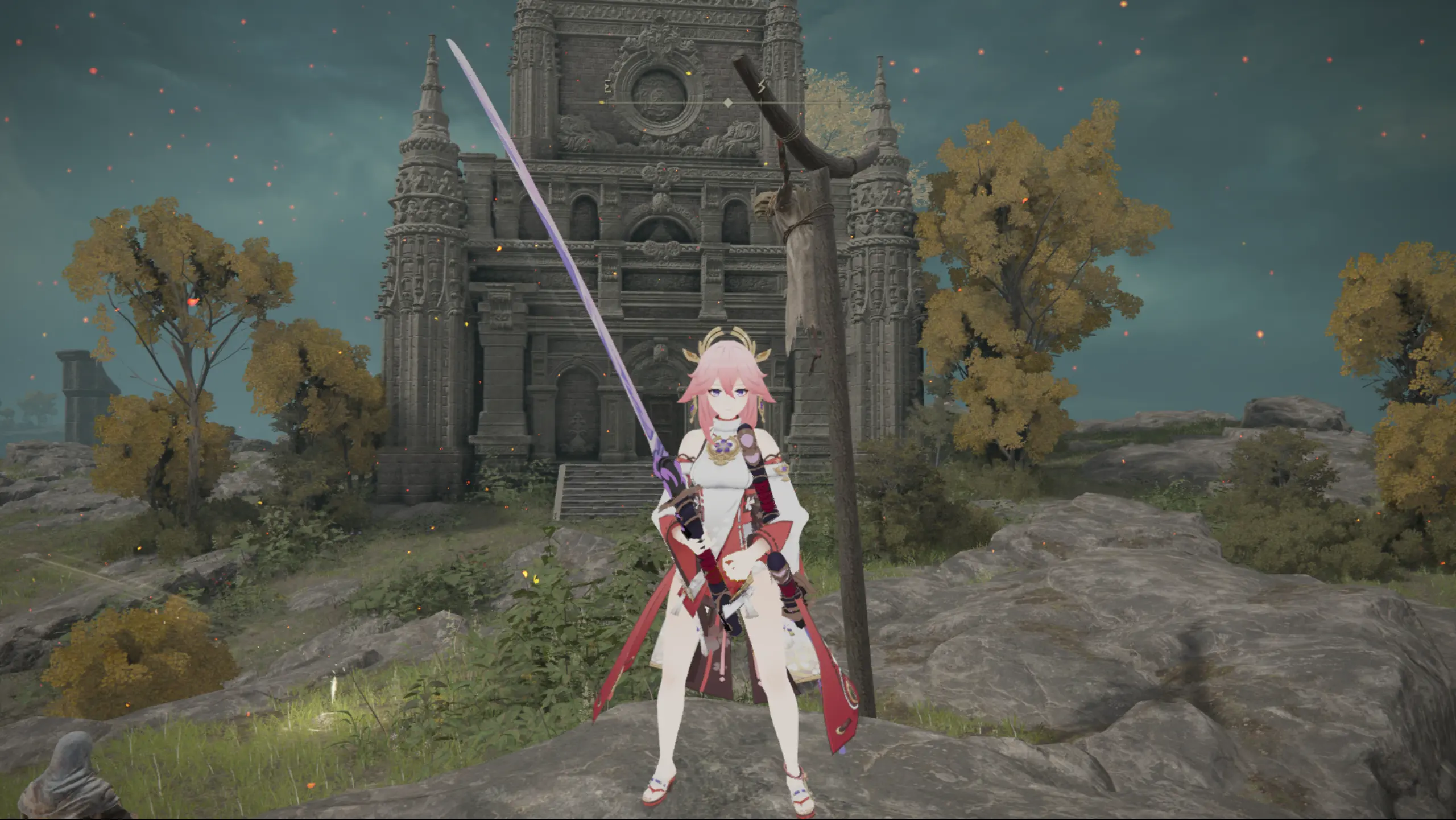Select the South marker on the compass
Screen dimensions: 1456x820
click(x=762, y=87)
